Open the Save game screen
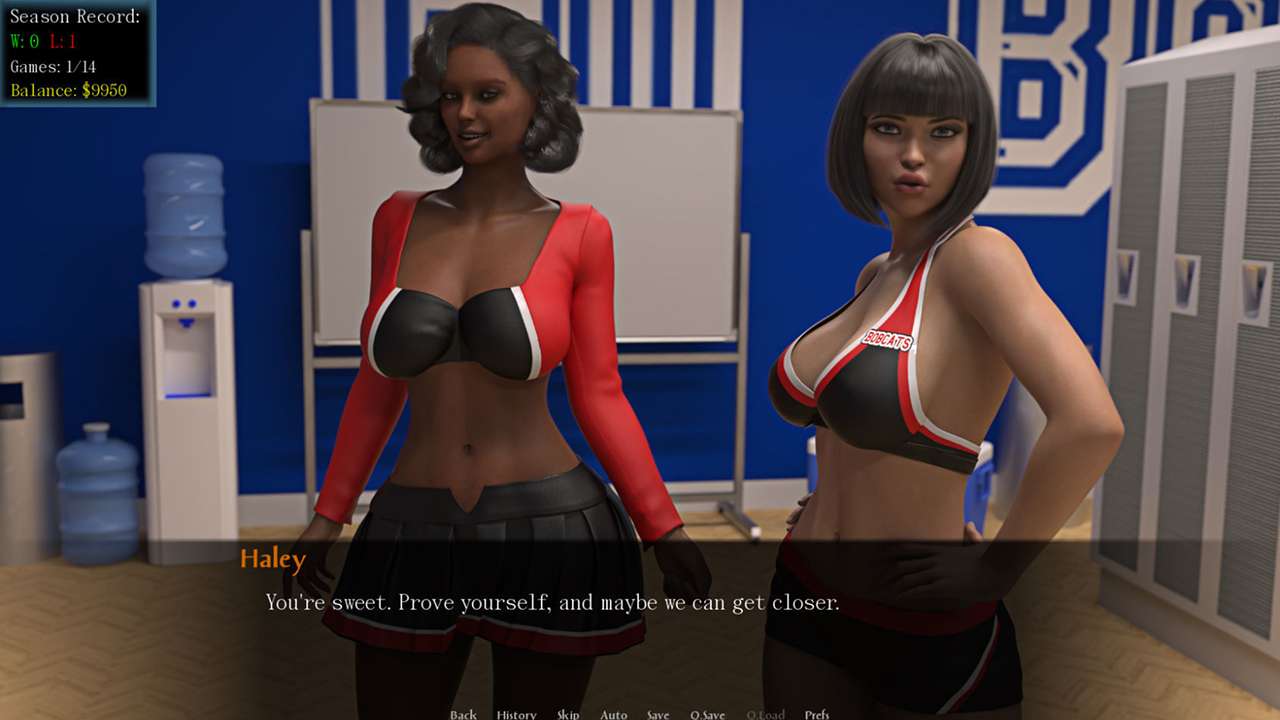The image size is (1280, 720). tap(658, 714)
